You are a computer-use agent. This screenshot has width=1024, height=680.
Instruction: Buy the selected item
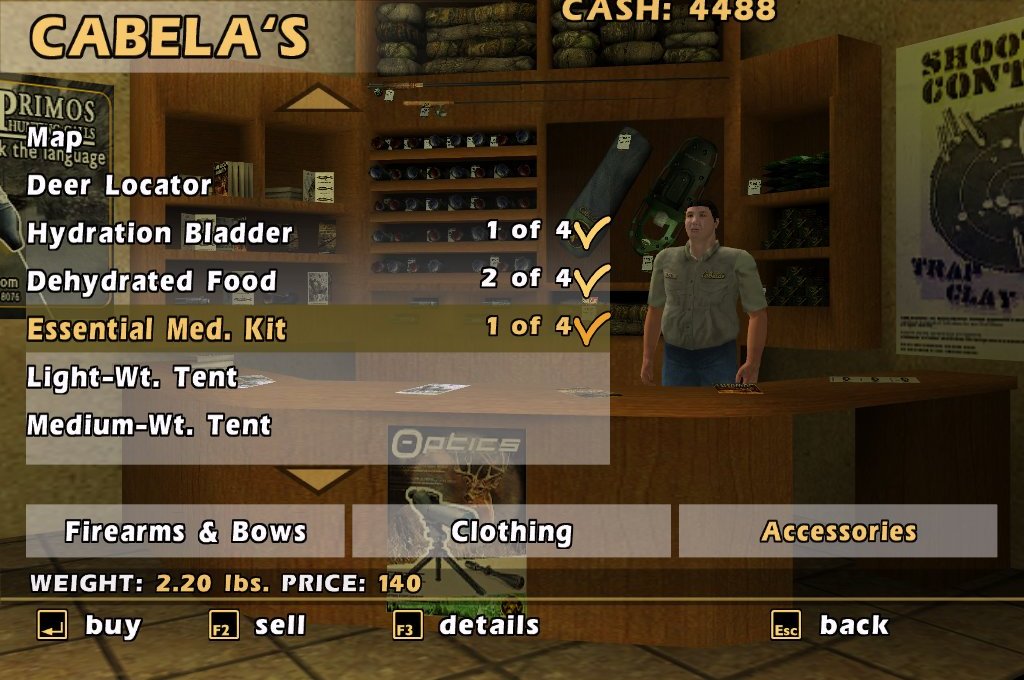point(90,626)
